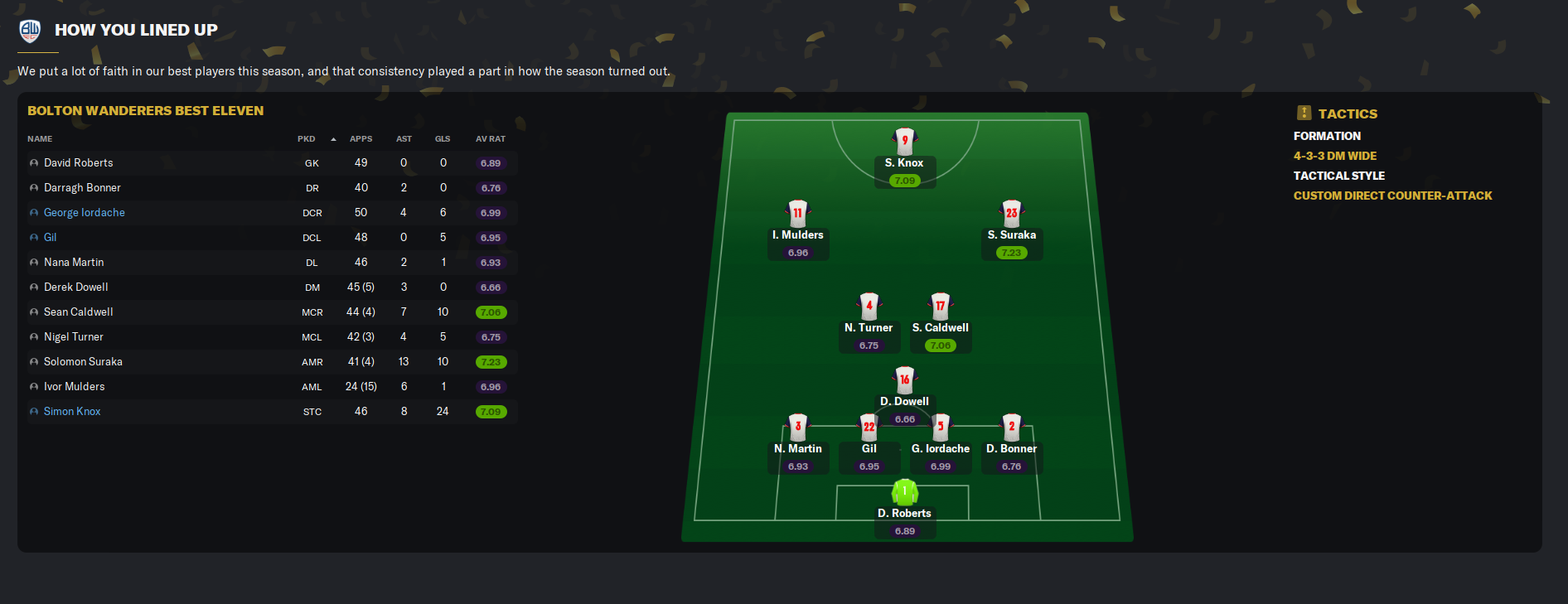Sort players by GLS column
This screenshot has height=604, width=1568.
pos(443,139)
